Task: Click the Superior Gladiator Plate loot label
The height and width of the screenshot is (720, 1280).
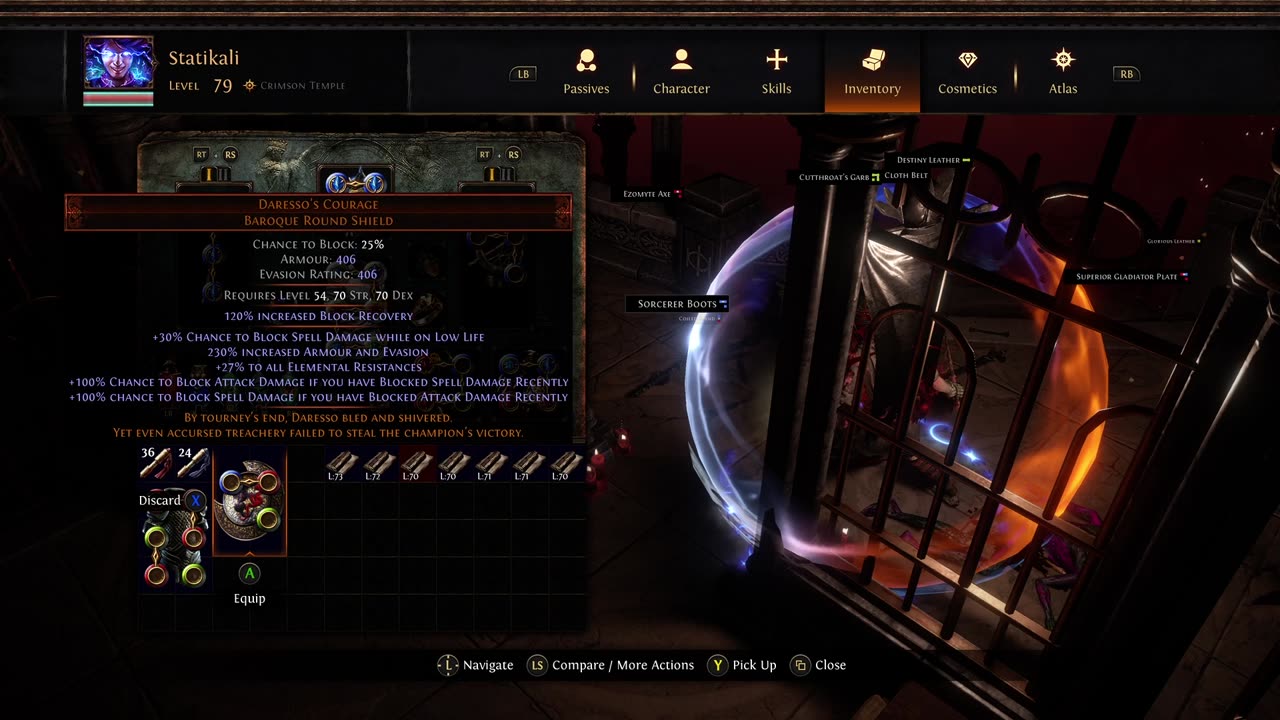Action: pos(1127,276)
